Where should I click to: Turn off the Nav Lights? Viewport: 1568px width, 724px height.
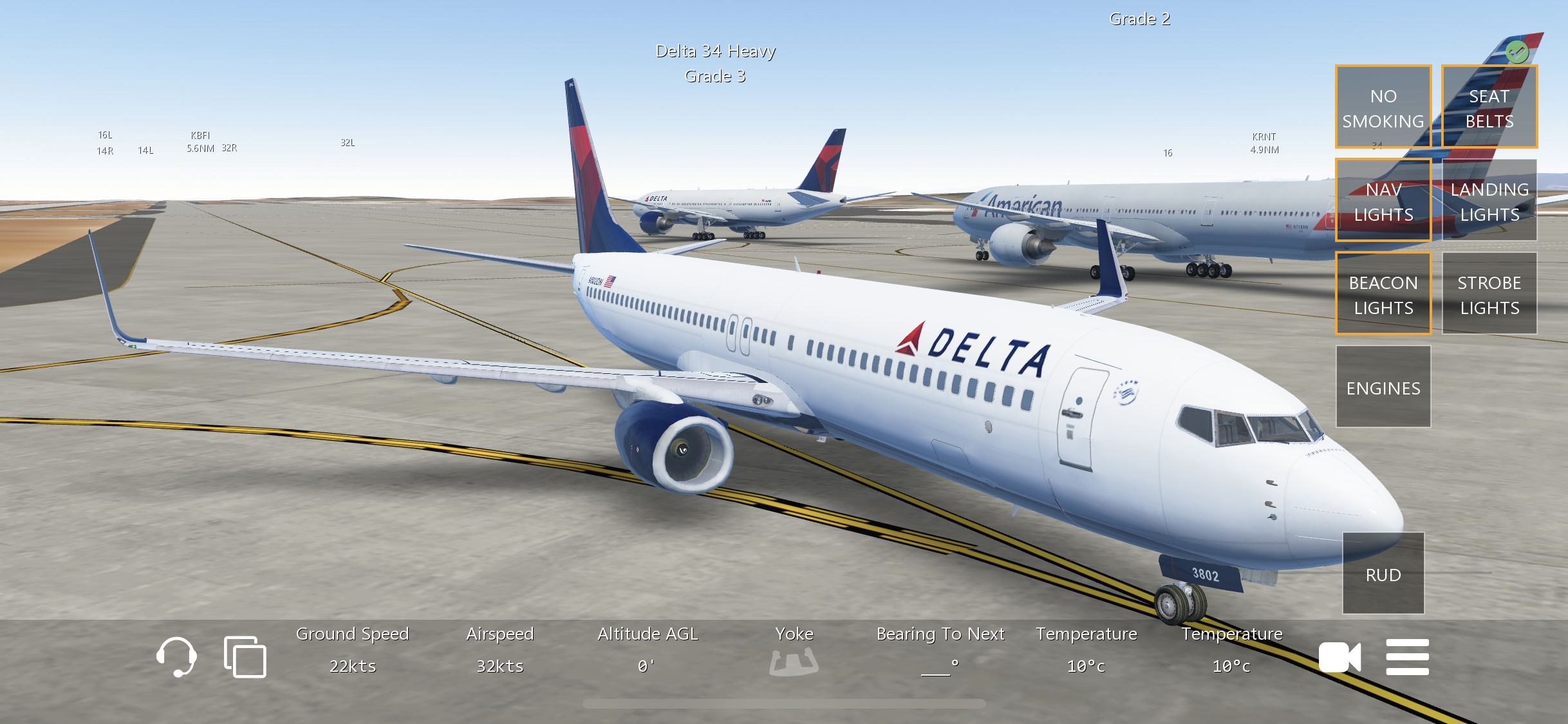click(x=1383, y=201)
